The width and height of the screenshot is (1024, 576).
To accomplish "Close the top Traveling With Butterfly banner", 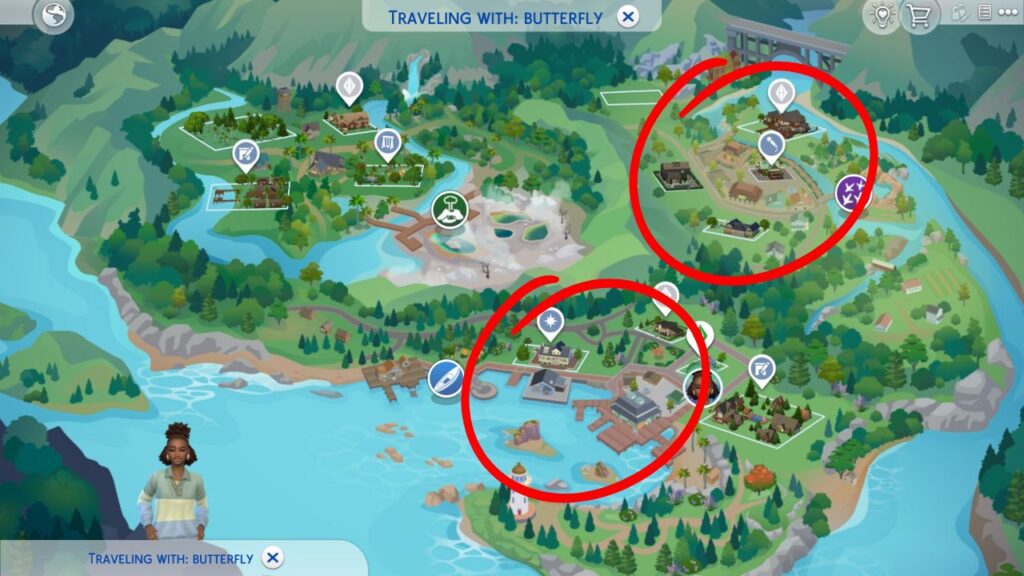I will pos(627,17).
